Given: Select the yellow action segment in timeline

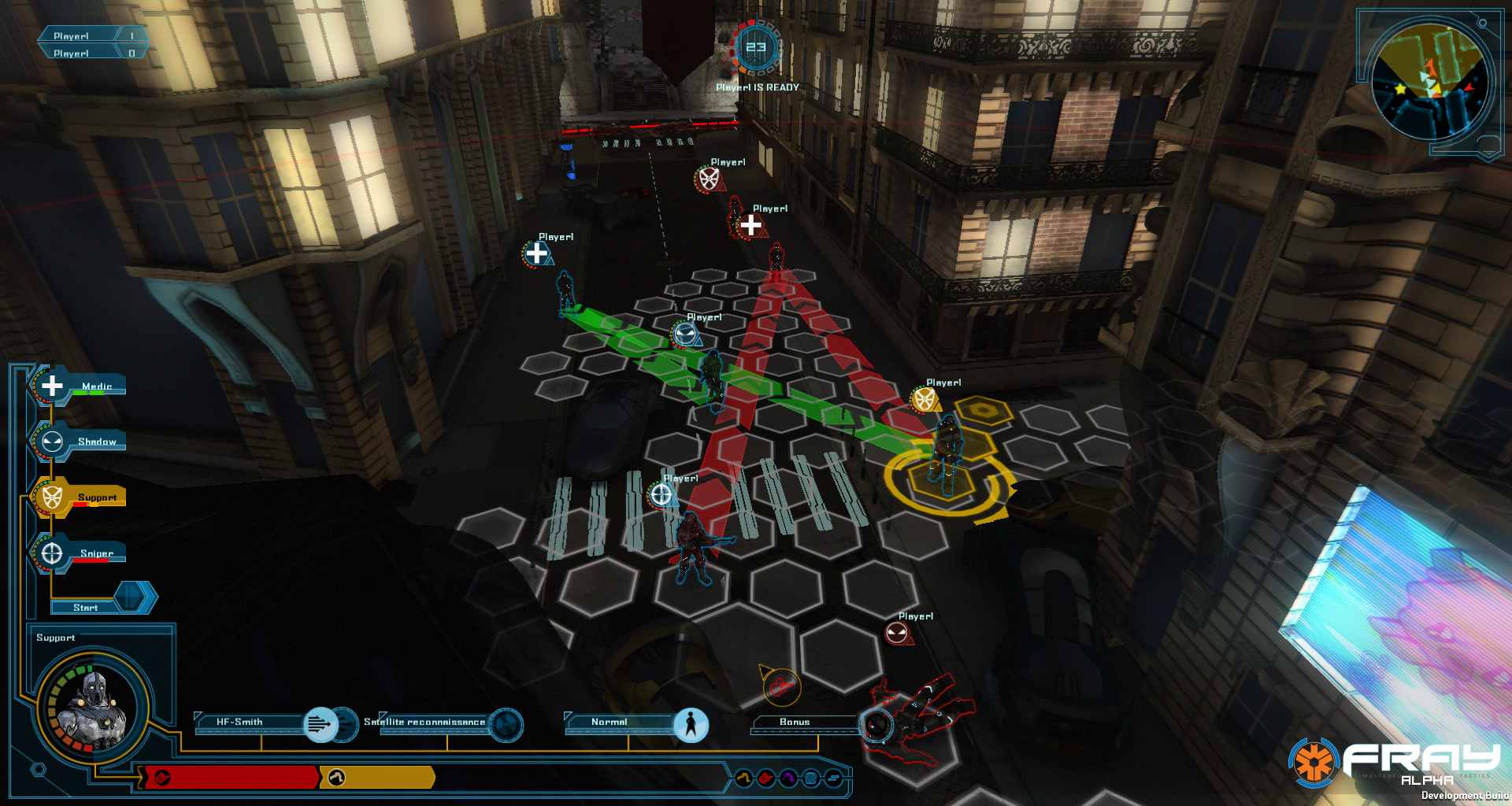Looking at the screenshot, I should (x=377, y=778).
